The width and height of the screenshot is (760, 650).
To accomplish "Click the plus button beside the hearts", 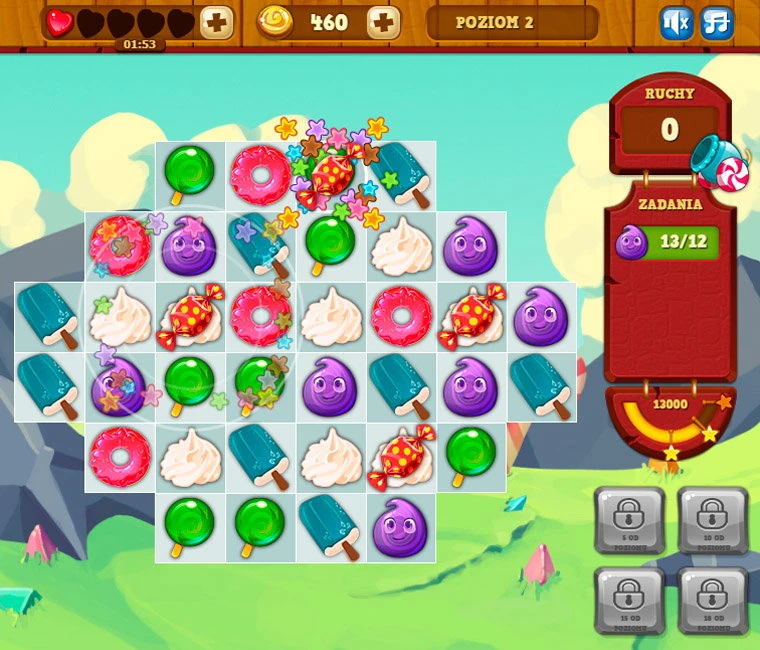I will (216, 22).
